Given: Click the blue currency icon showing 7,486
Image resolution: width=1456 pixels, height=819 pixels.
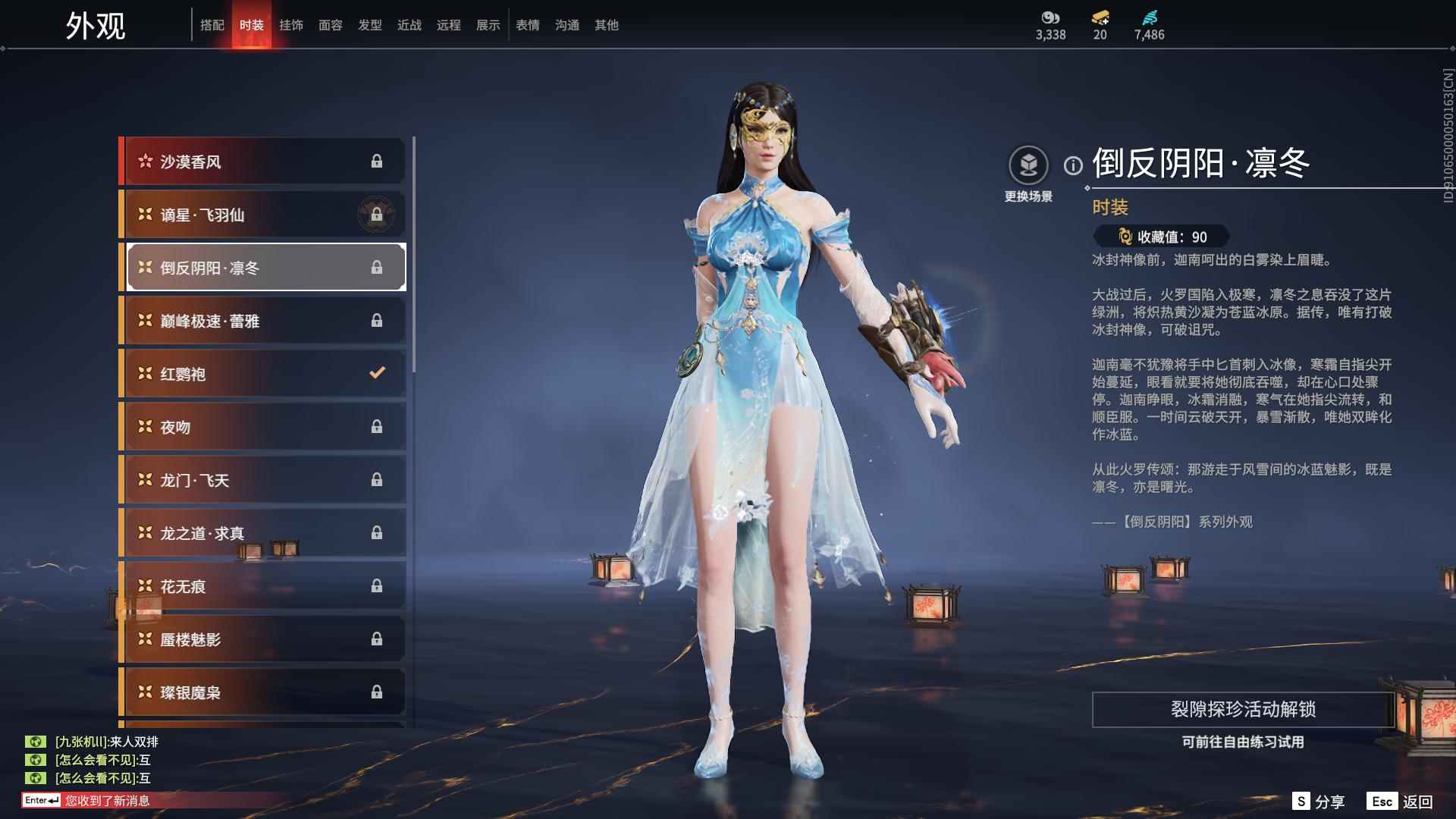Looking at the screenshot, I should point(1147,17).
